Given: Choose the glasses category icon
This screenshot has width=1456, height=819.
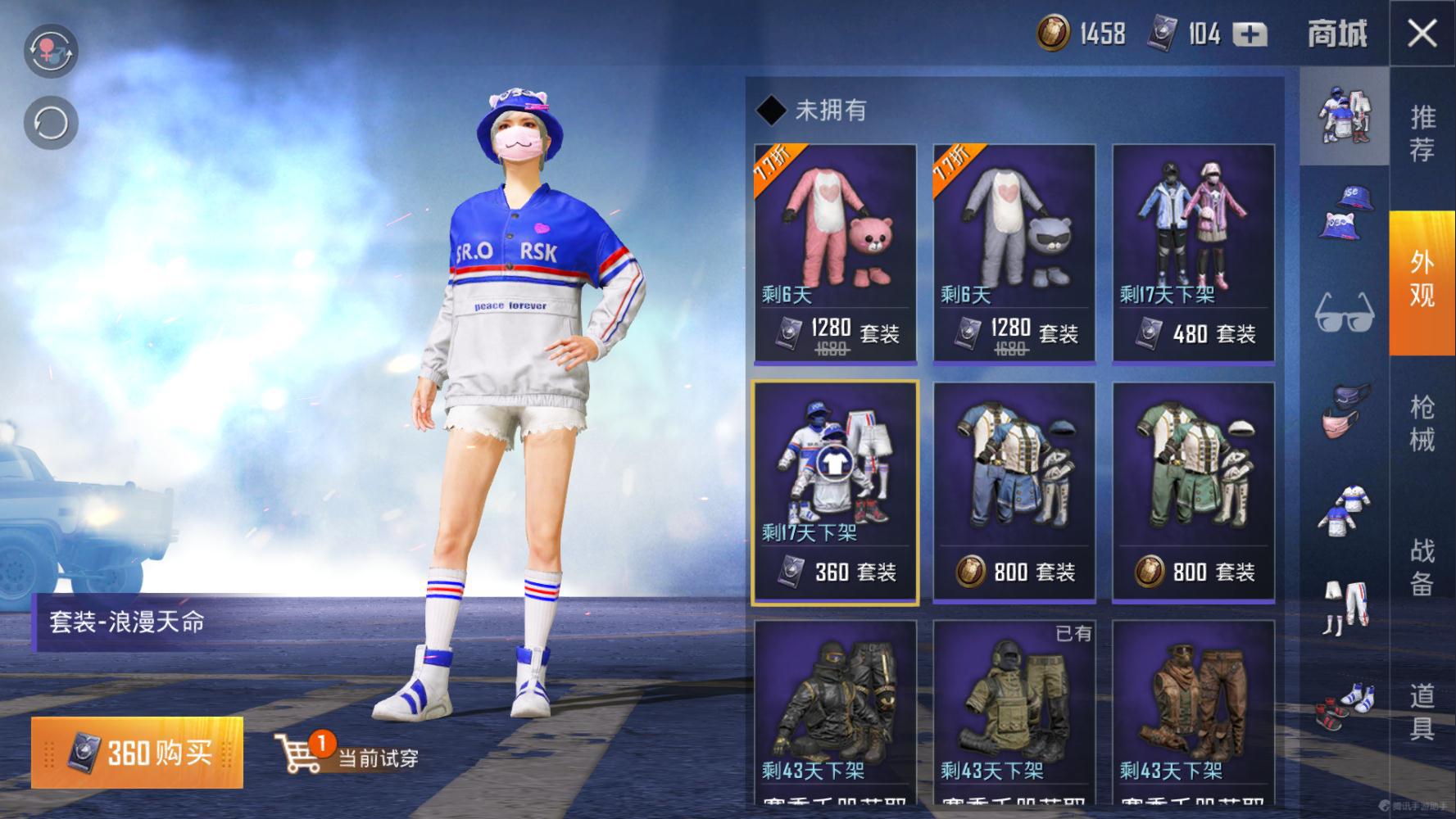Looking at the screenshot, I should click(x=1344, y=313).
